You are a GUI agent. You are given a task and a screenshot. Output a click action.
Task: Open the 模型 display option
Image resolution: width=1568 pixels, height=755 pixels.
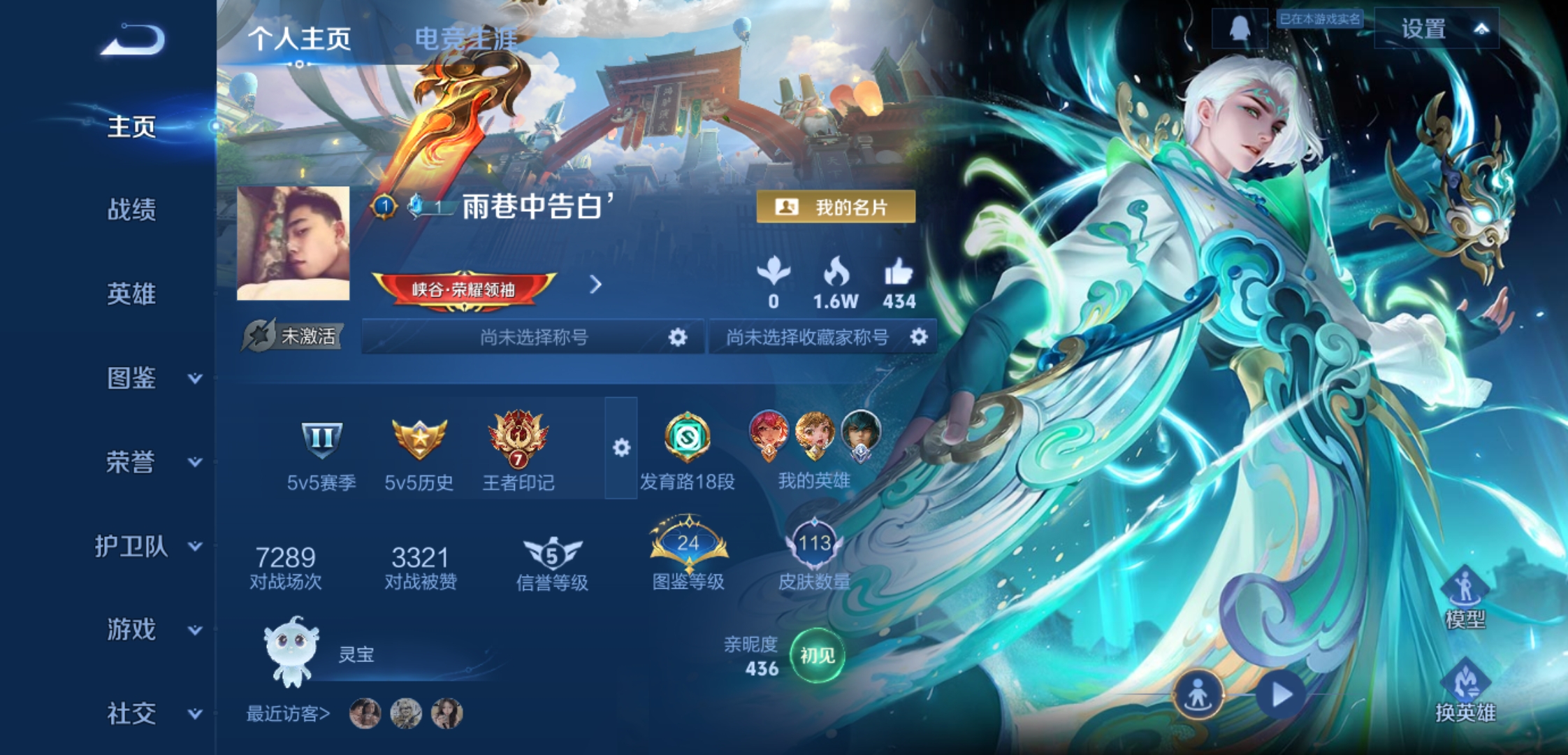[x=1465, y=599]
